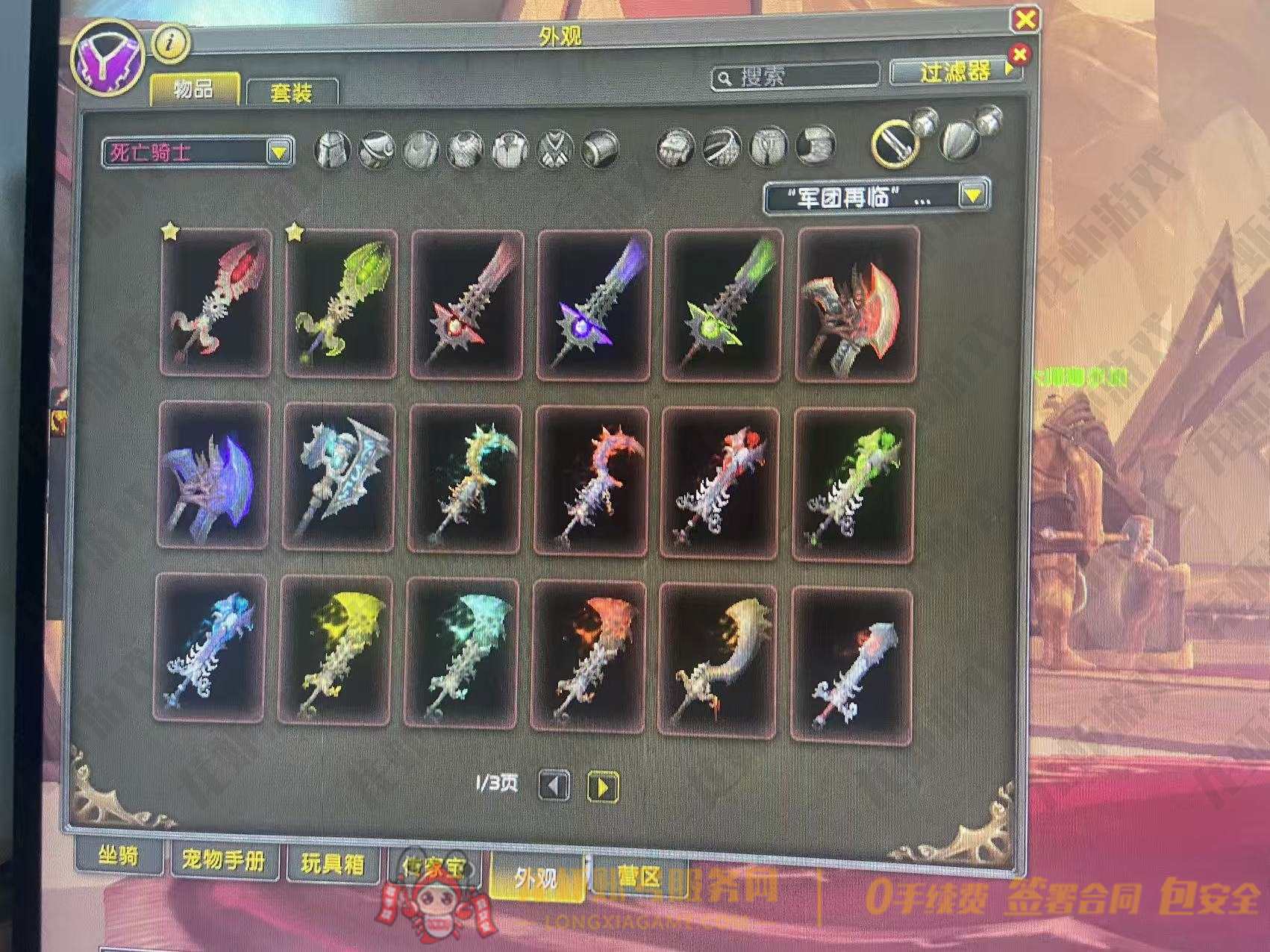Open the 过滤器 filter menu

coord(956,72)
